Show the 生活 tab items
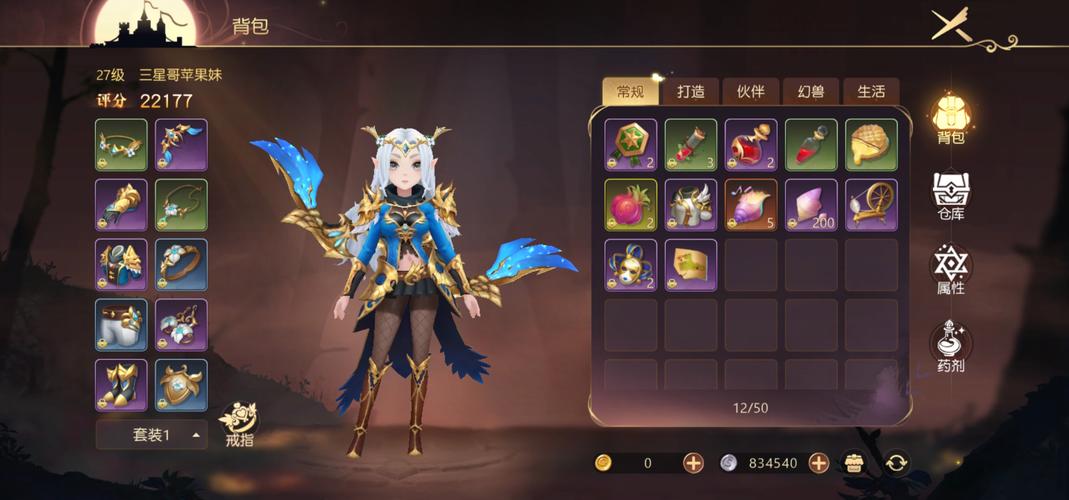This screenshot has height=500, width=1069. 870,92
